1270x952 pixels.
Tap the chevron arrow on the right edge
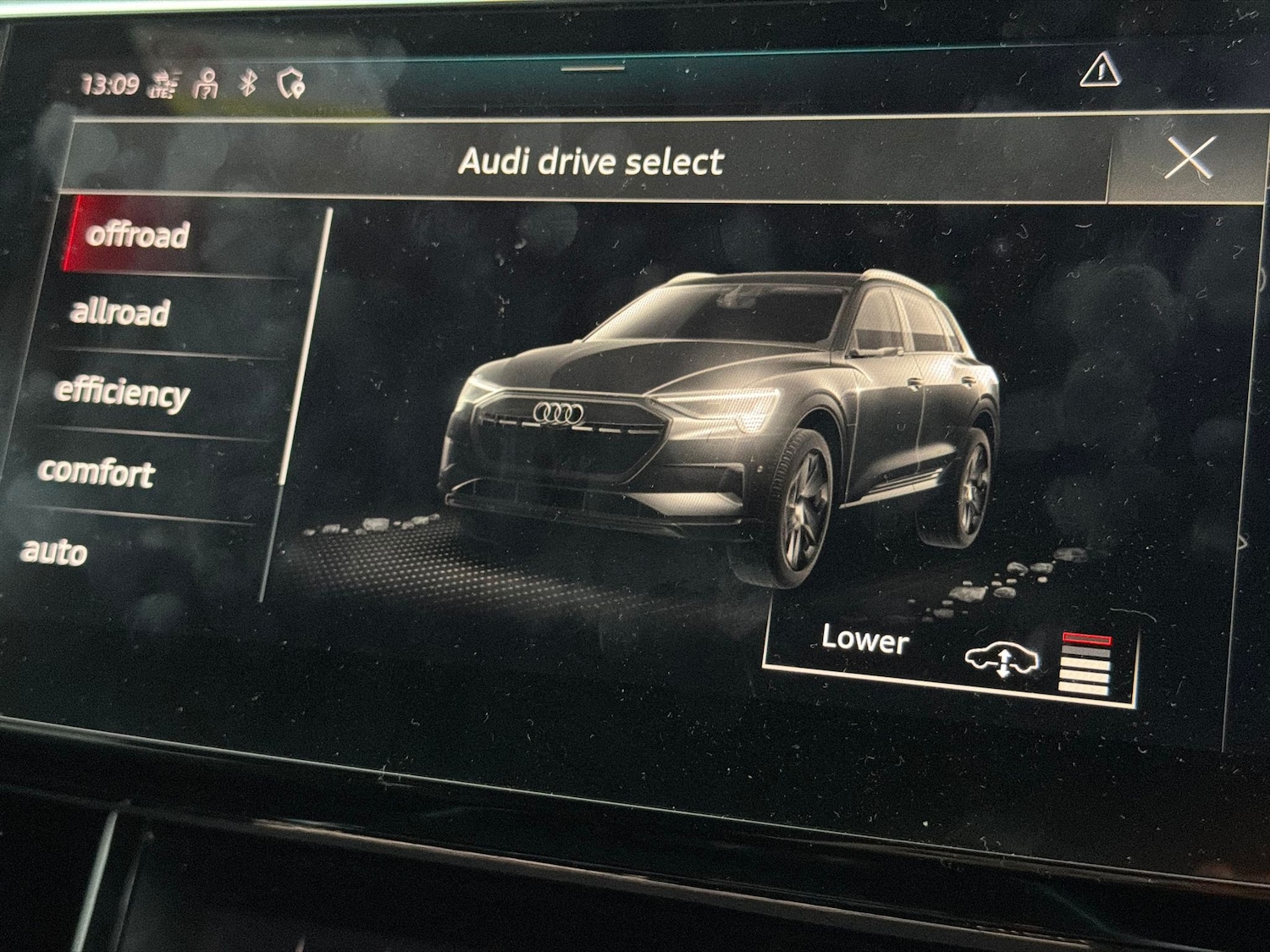click(x=1243, y=542)
